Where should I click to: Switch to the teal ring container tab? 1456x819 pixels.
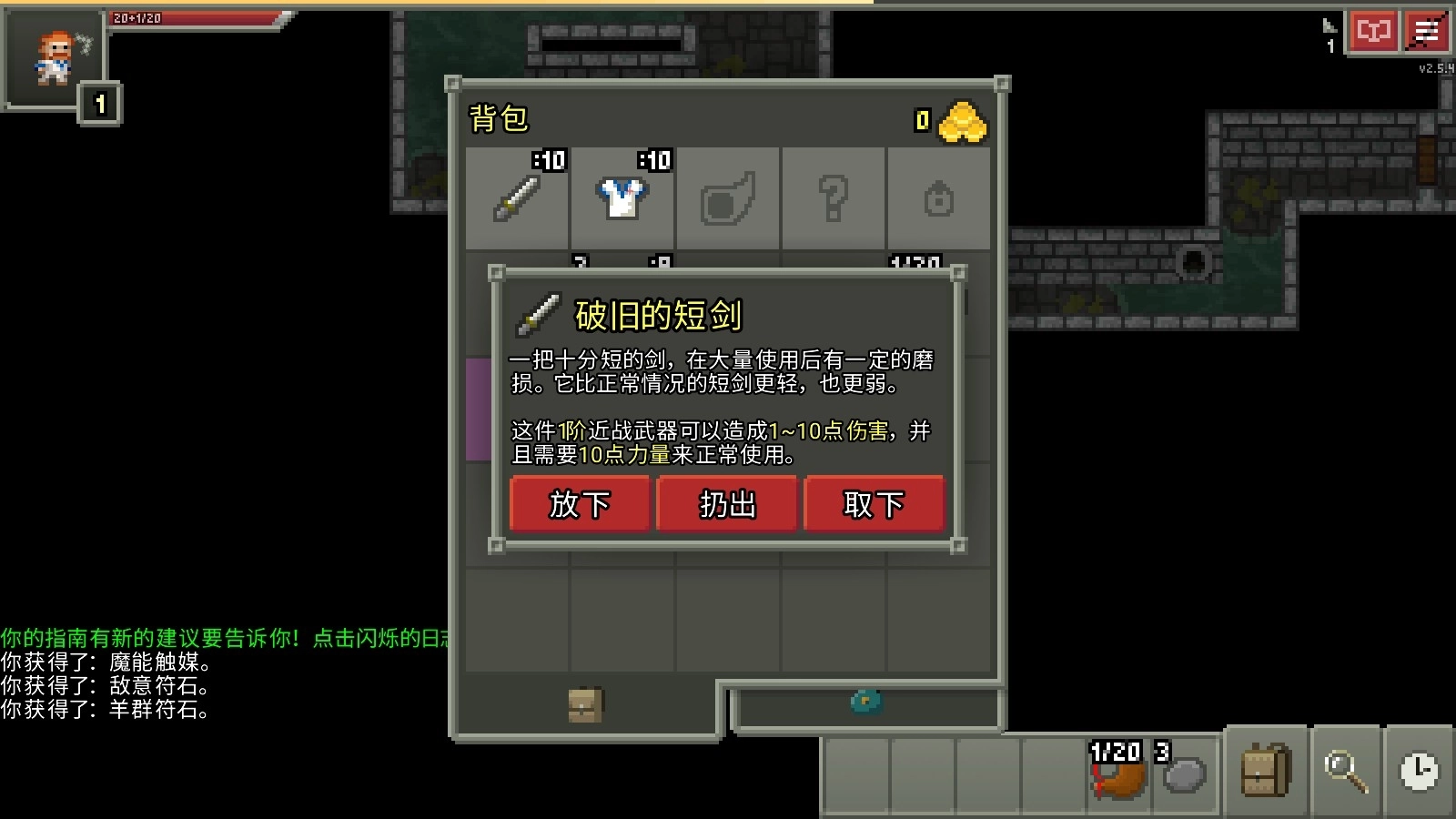864,703
